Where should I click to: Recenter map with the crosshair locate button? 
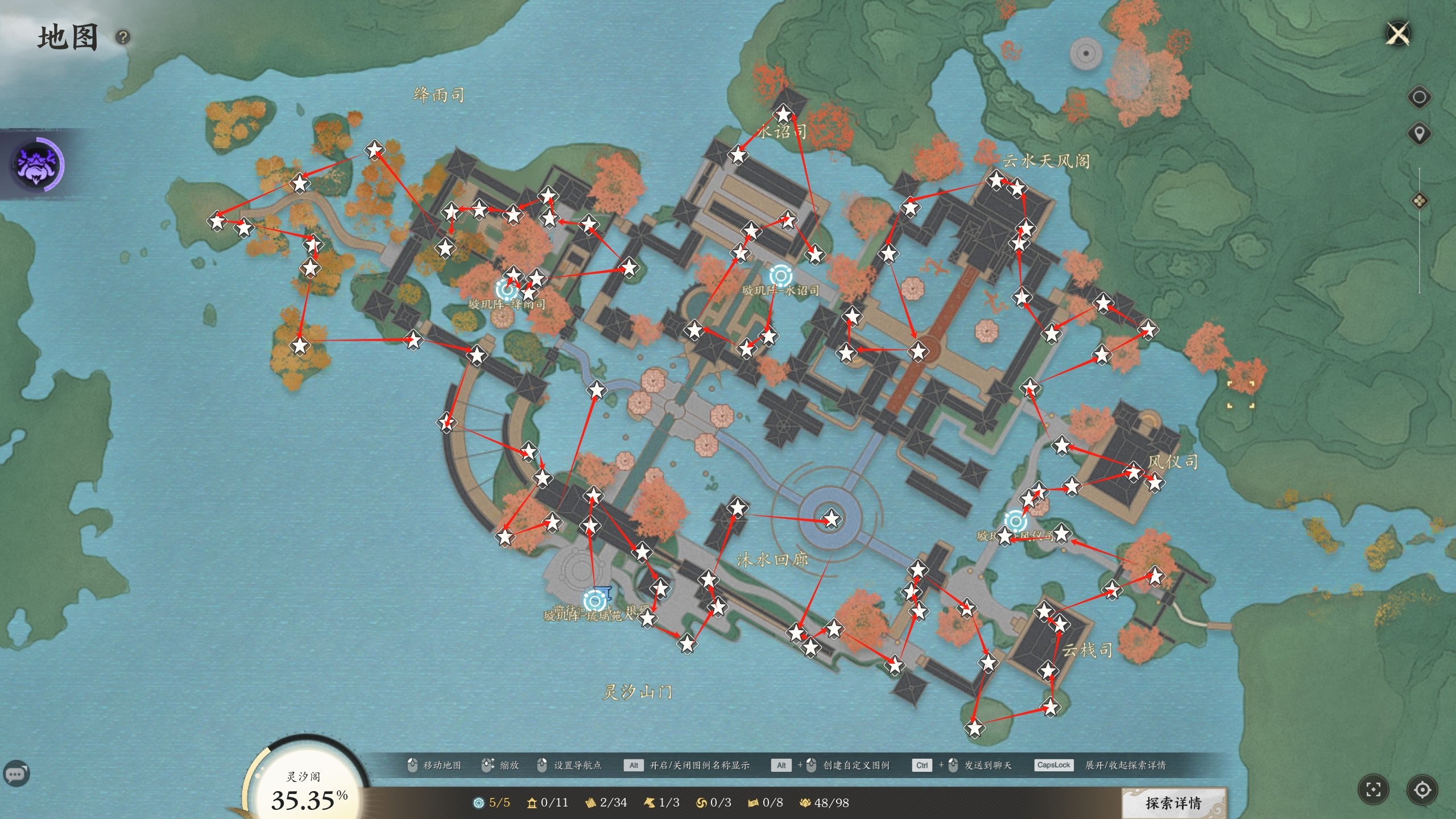click(1422, 789)
